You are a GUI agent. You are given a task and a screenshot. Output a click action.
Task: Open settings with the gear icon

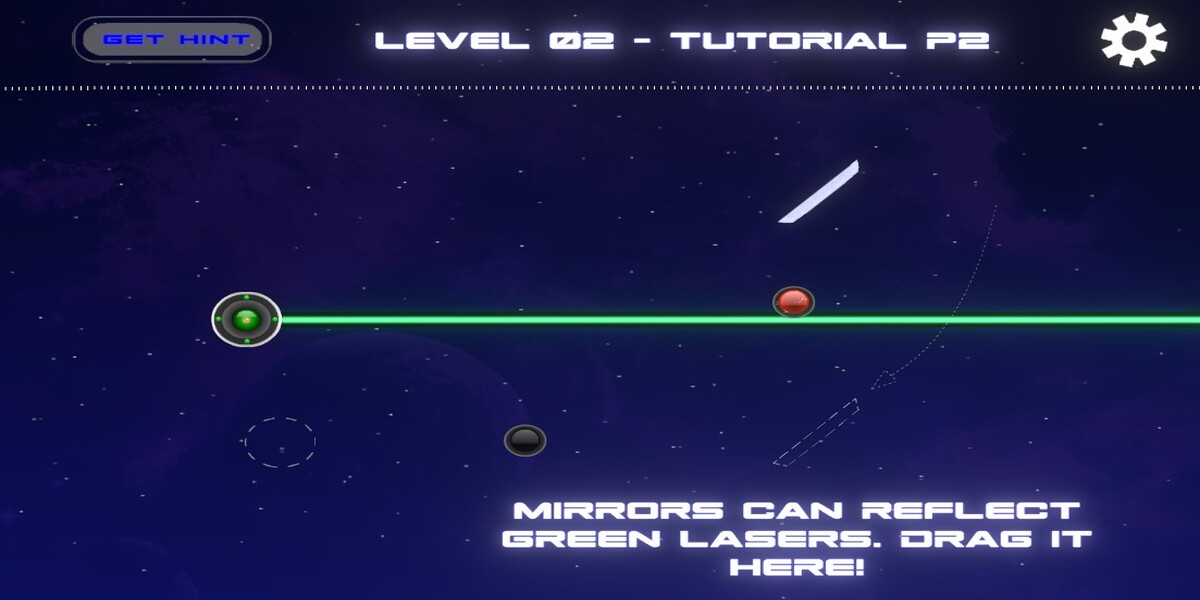point(1133,40)
